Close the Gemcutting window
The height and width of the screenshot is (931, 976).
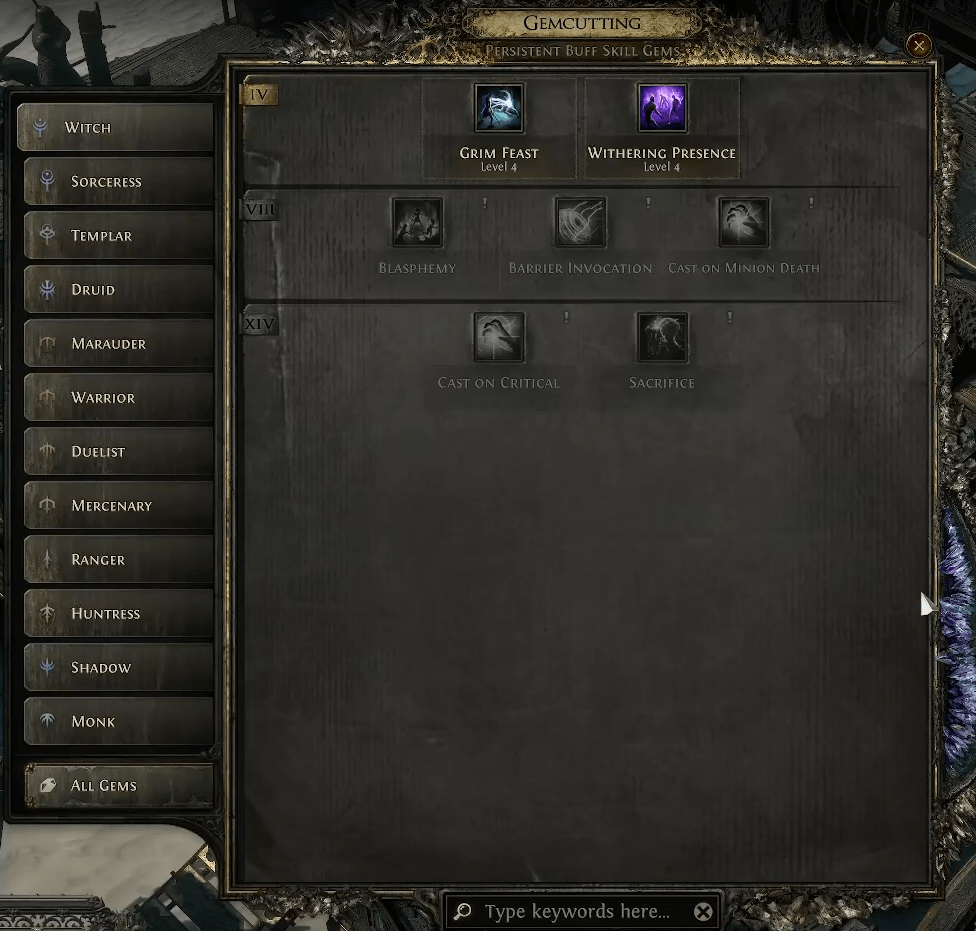(918, 45)
